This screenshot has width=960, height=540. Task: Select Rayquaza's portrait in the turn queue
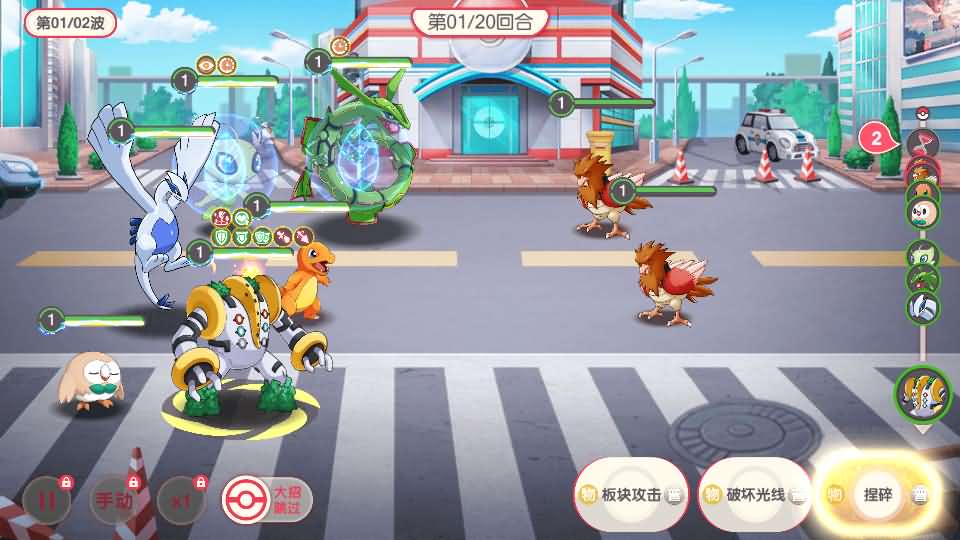[922, 280]
